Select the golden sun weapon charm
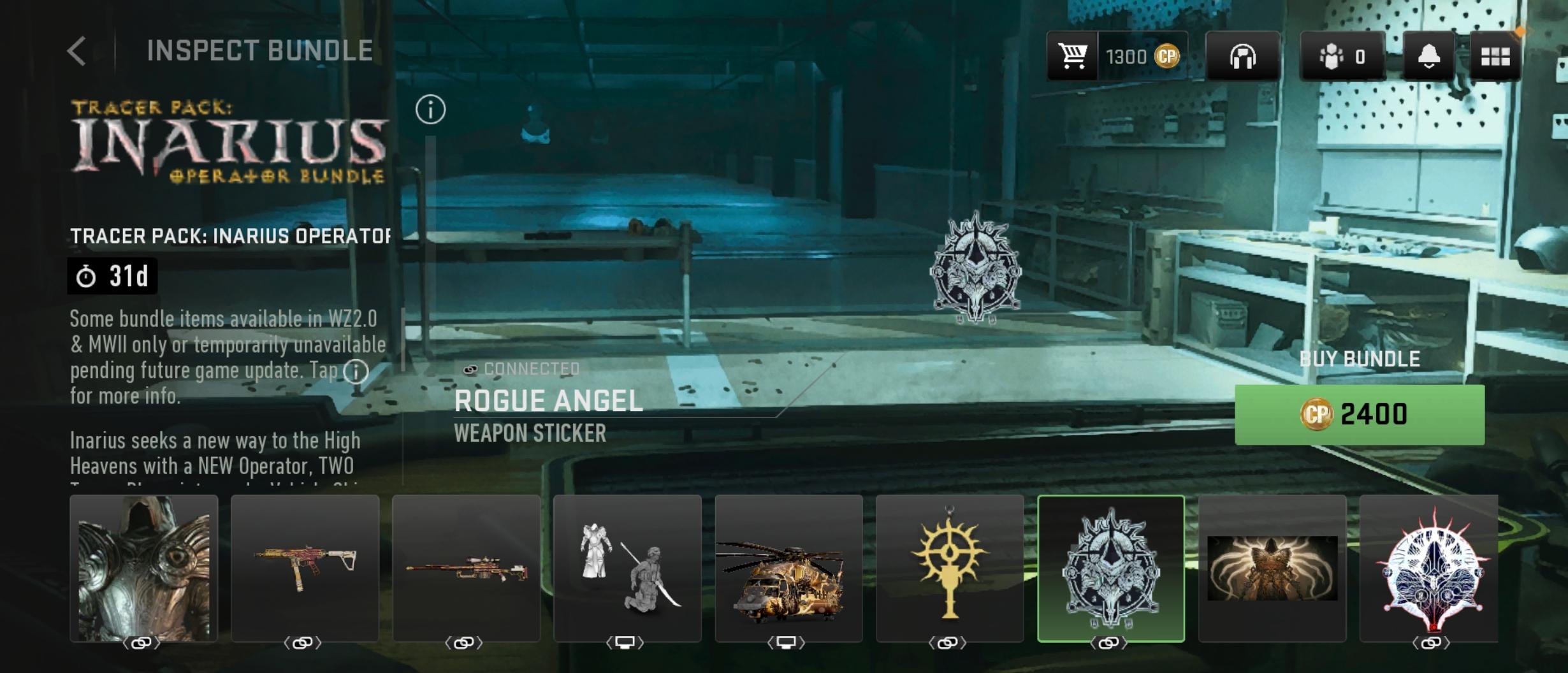The height and width of the screenshot is (673, 1568). click(x=950, y=568)
